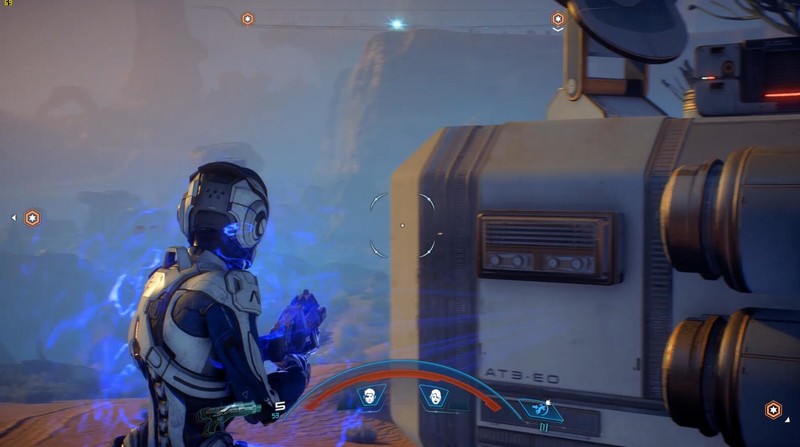Image resolution: width=800 pixels, height=447 pixels.
Task: Select the squadmate portrait with hair
Action: click(x=372, y=397)
